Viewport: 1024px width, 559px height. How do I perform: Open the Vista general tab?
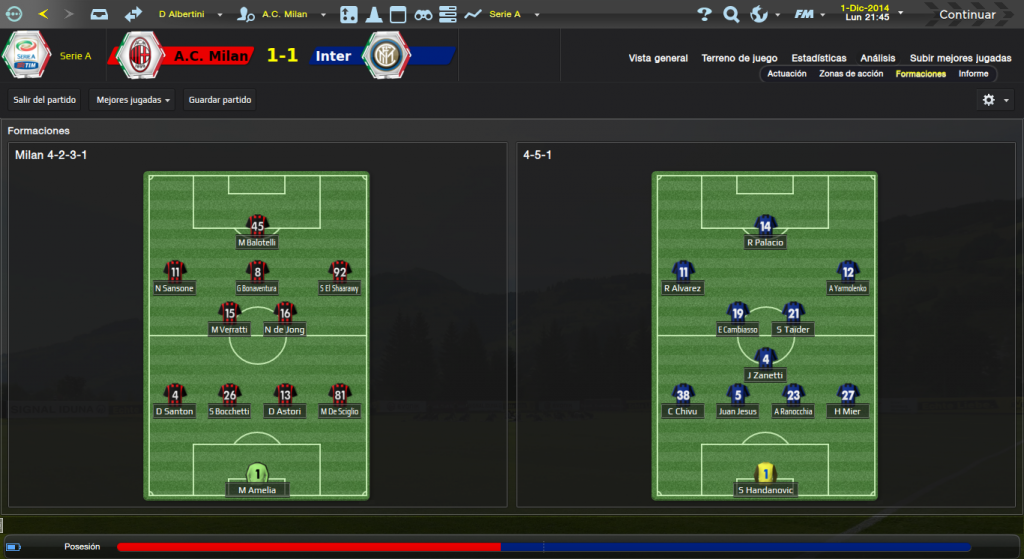658,58
